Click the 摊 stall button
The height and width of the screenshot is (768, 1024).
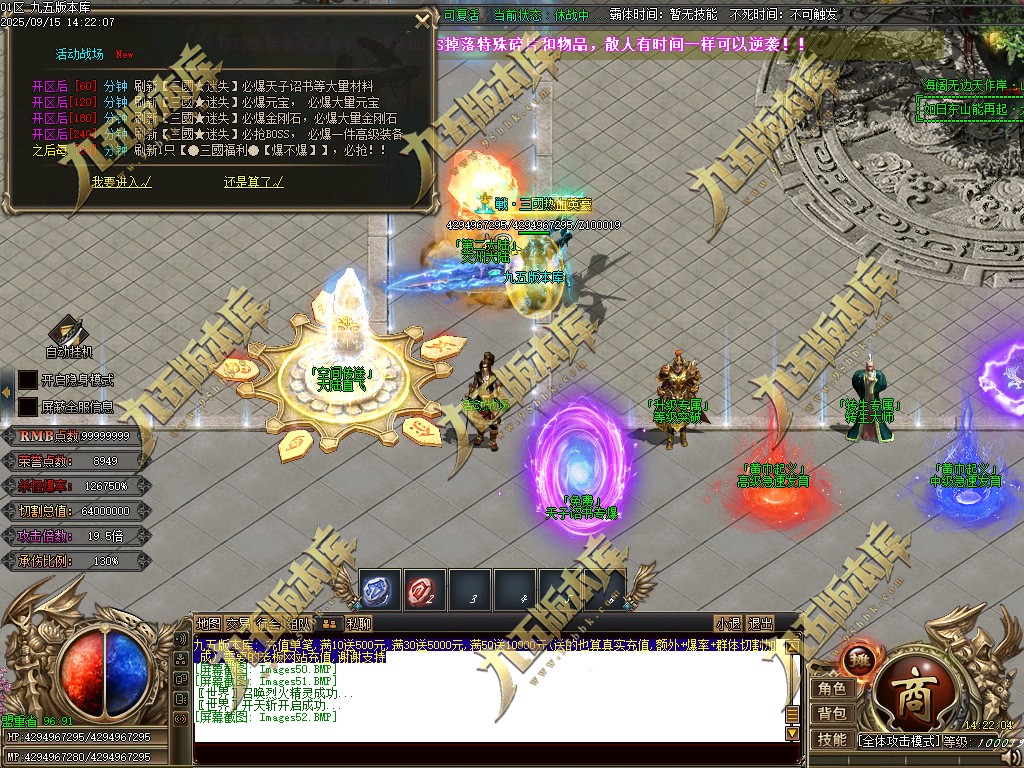pyautogui.click(x=860, y=660)
